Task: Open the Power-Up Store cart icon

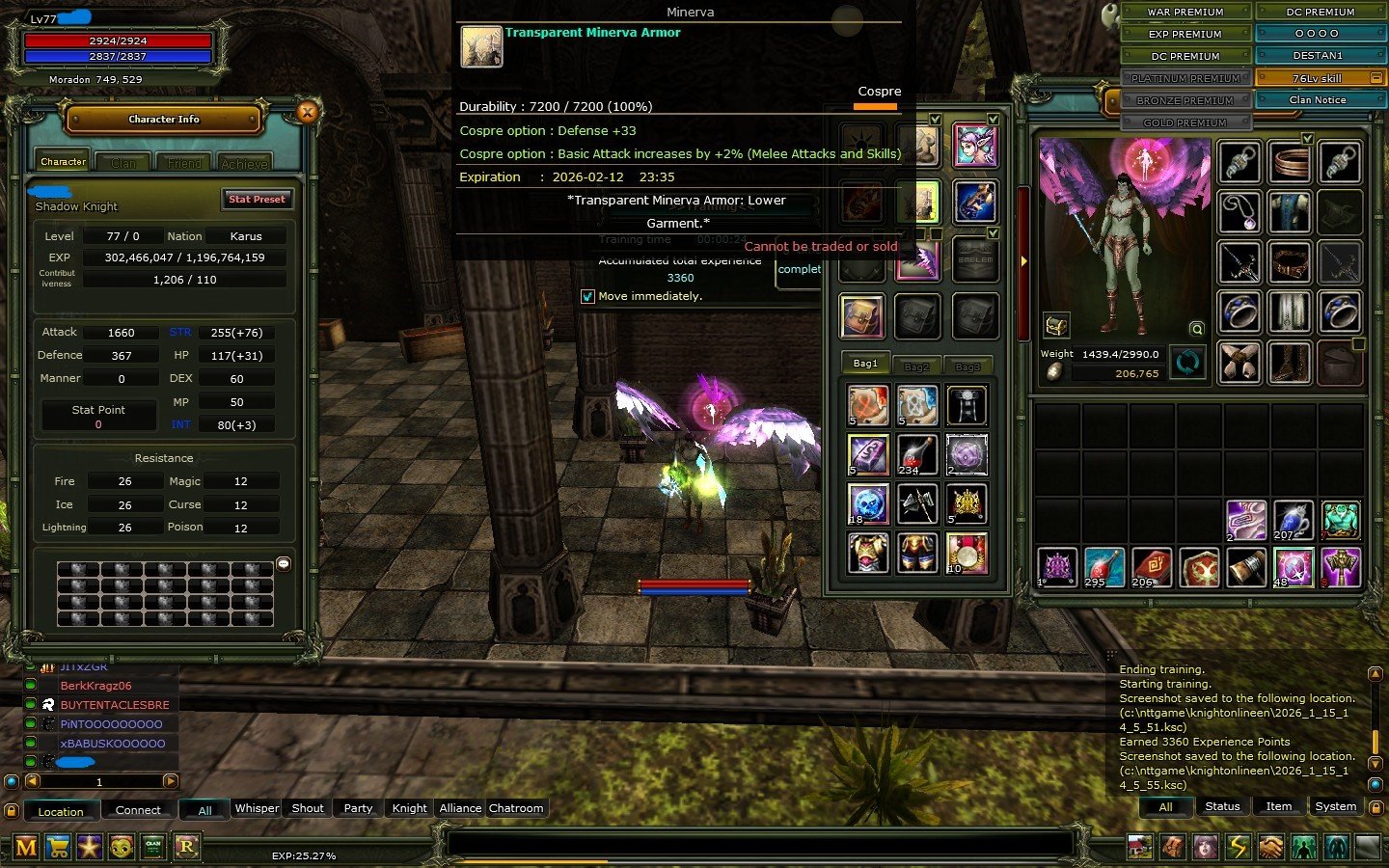Action: (x=58, y=847)
